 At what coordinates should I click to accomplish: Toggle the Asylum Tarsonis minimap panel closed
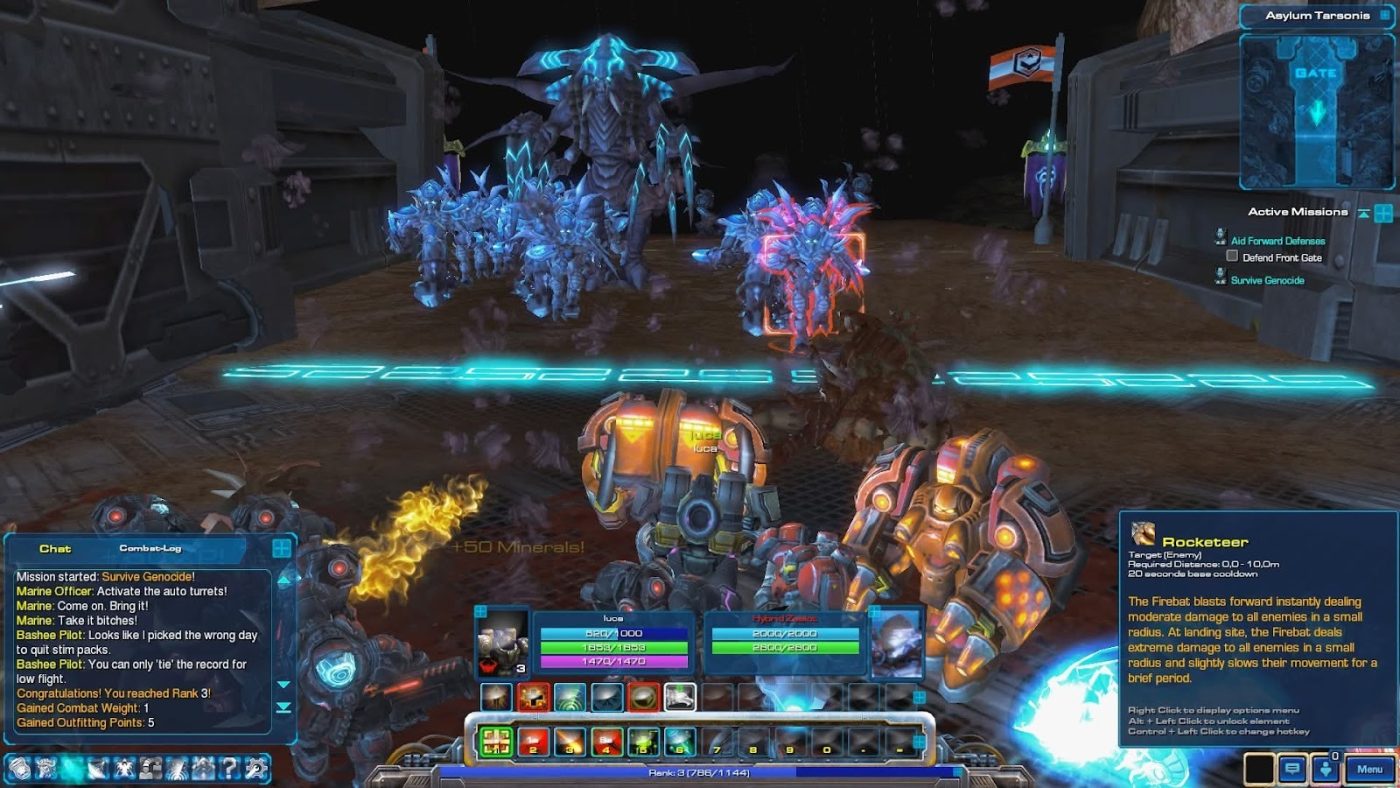1384,15
